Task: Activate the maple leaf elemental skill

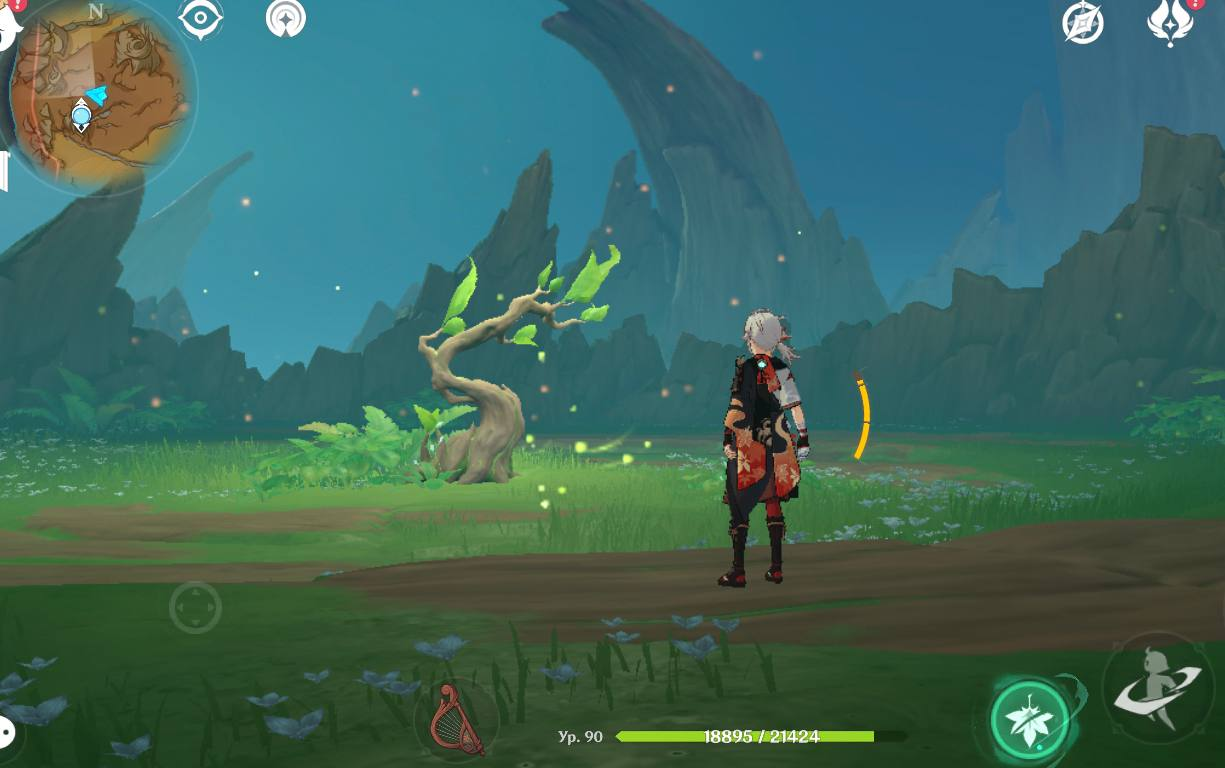Action: click(x=1030, y=720)
